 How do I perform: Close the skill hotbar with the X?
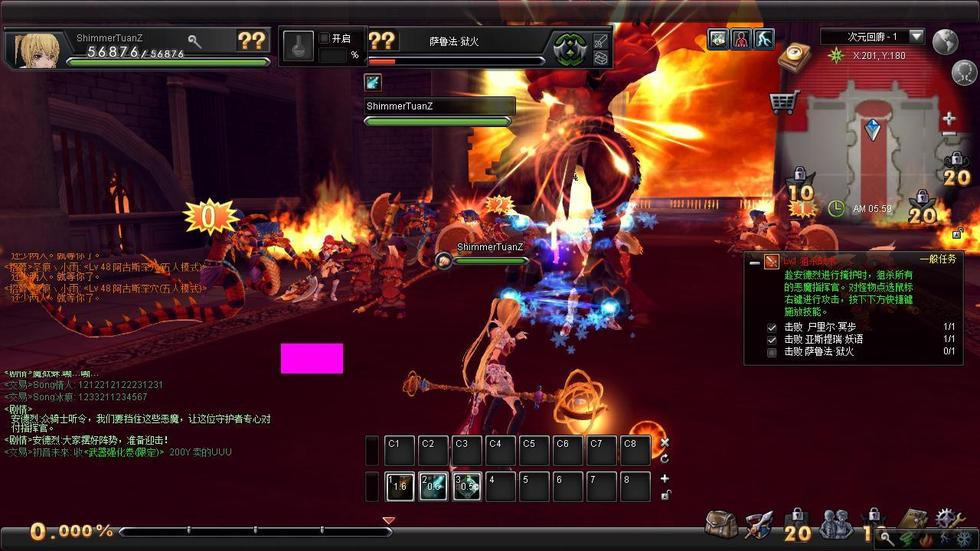pyautogui.click(x=665, y=442)
